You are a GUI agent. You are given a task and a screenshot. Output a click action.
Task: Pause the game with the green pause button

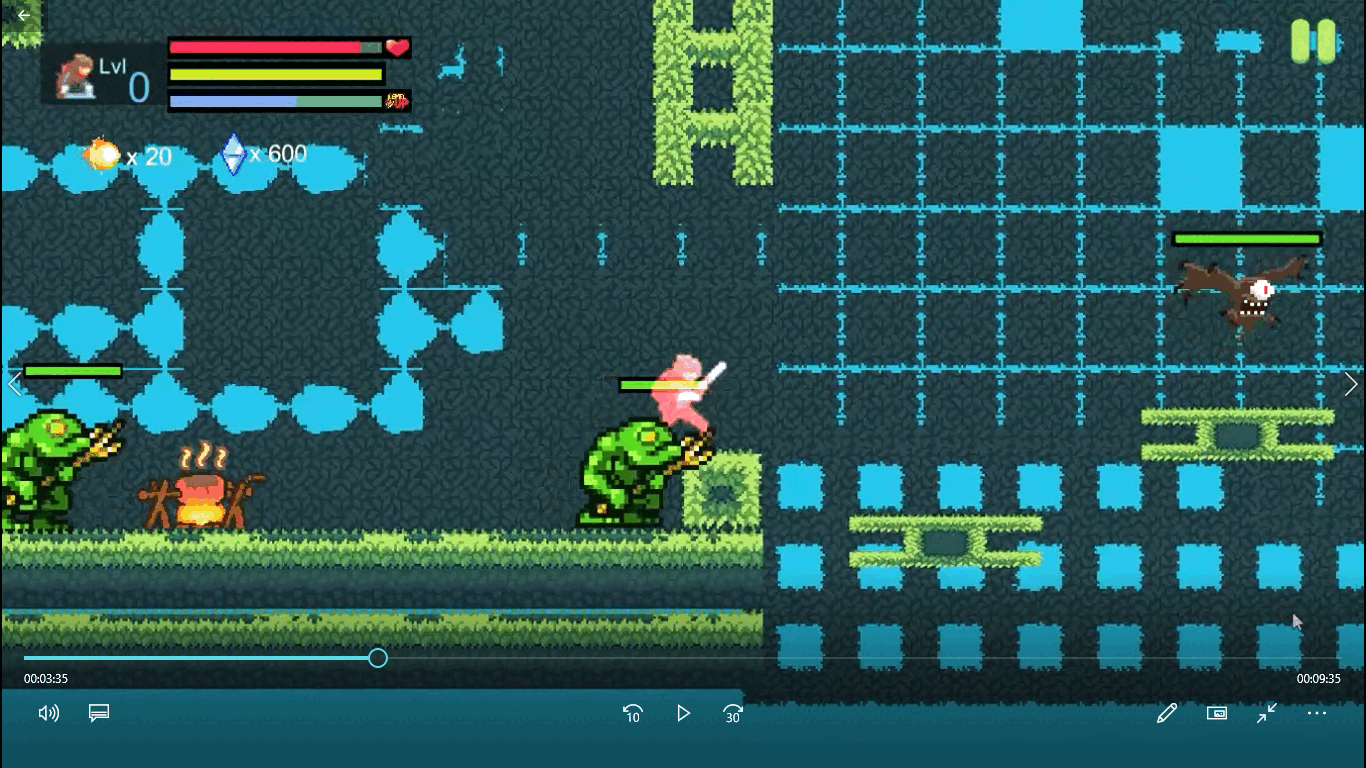(1313, 41)
